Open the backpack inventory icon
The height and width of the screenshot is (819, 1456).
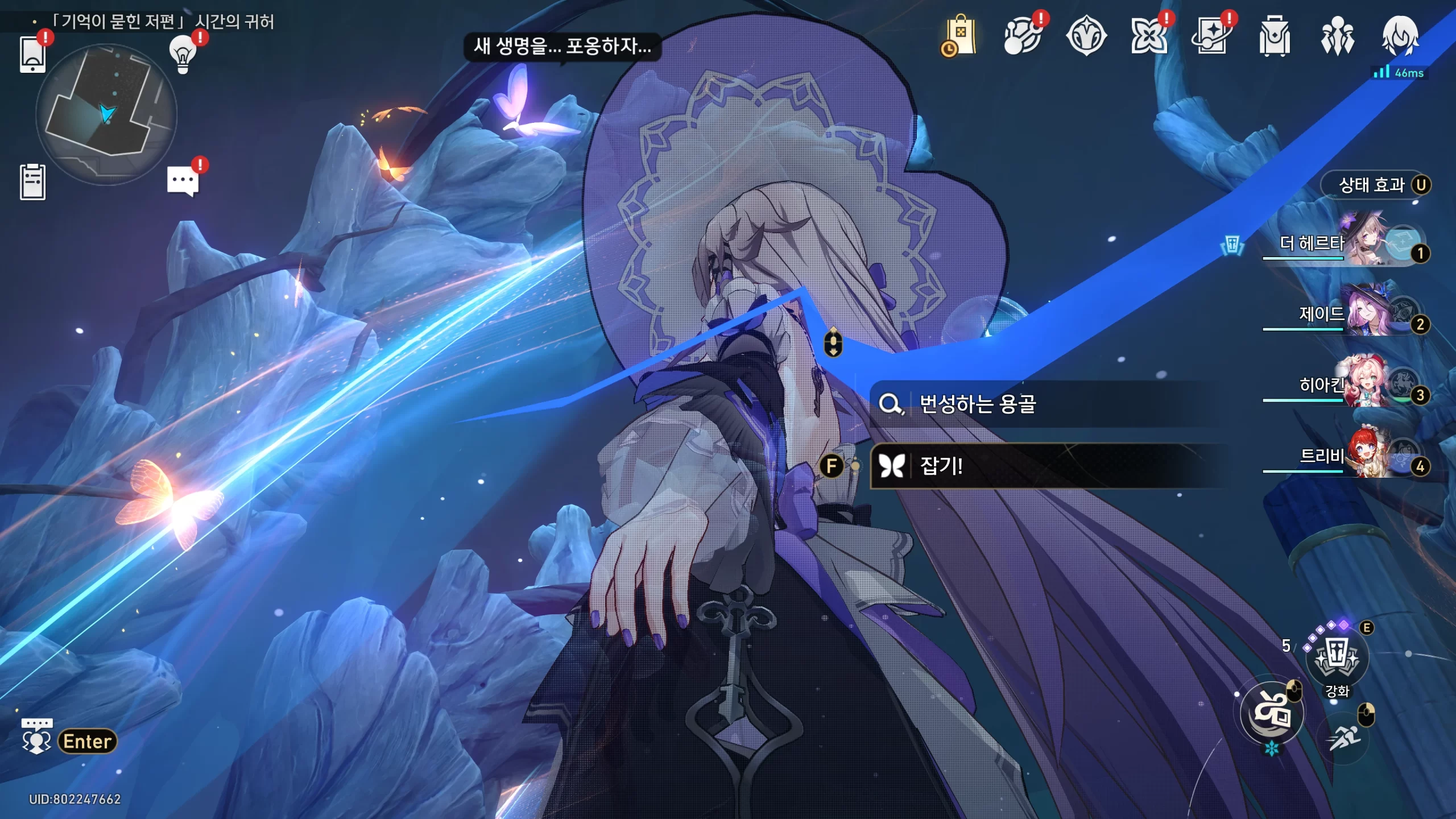(x=1274, y=36)
